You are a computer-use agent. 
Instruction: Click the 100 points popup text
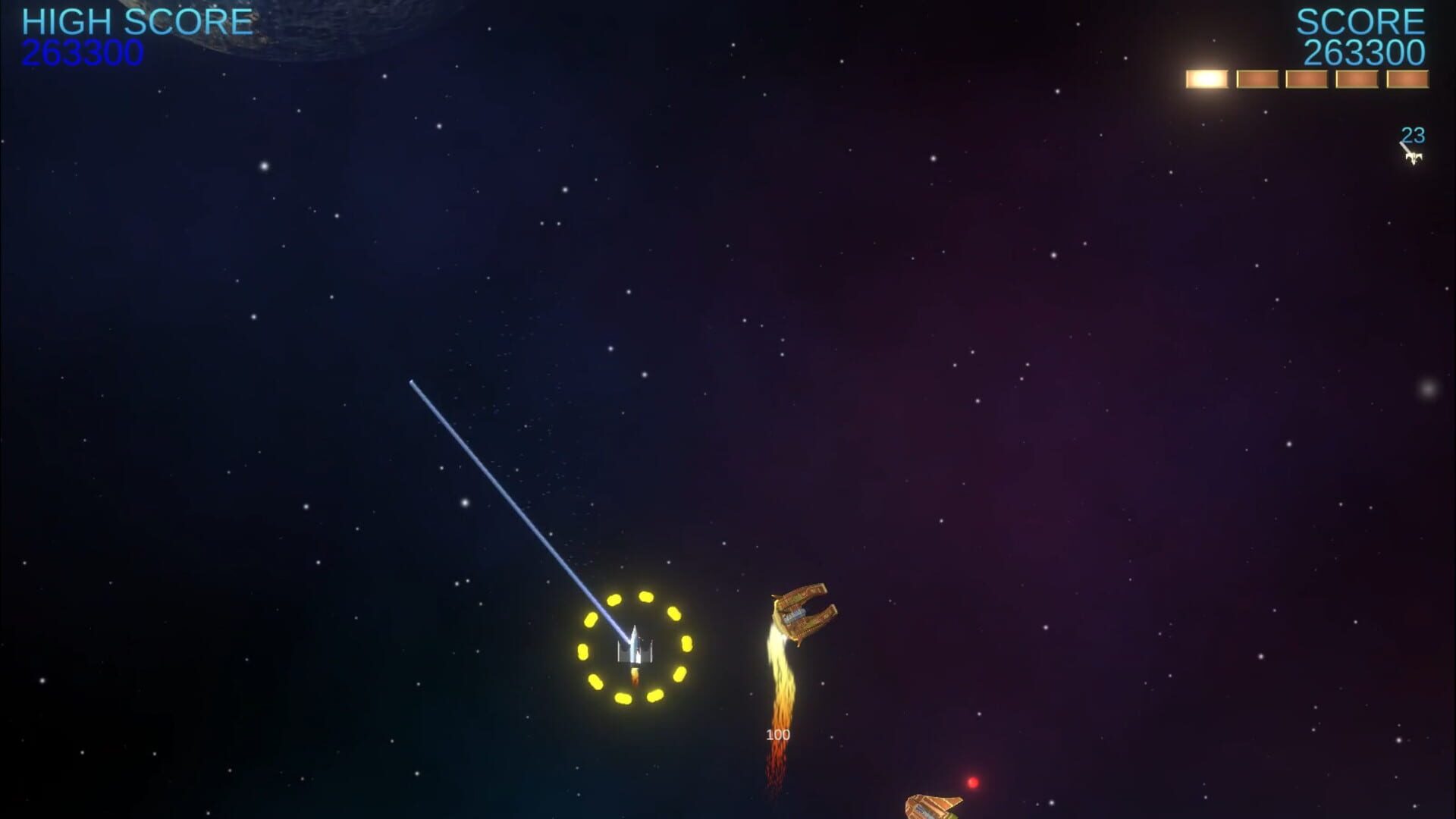777,733
